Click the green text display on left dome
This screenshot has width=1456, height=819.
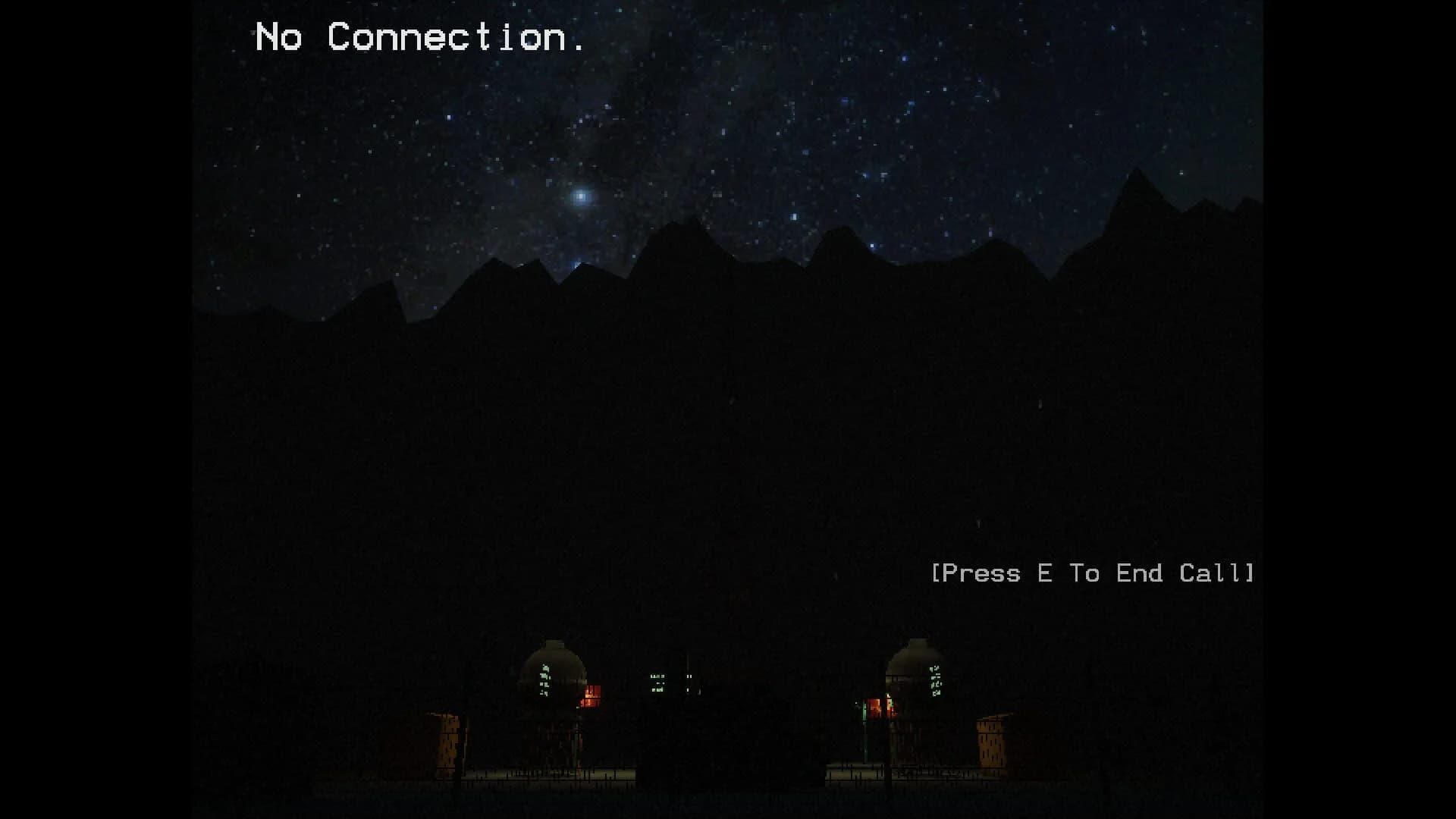click(x=544, y=679)
